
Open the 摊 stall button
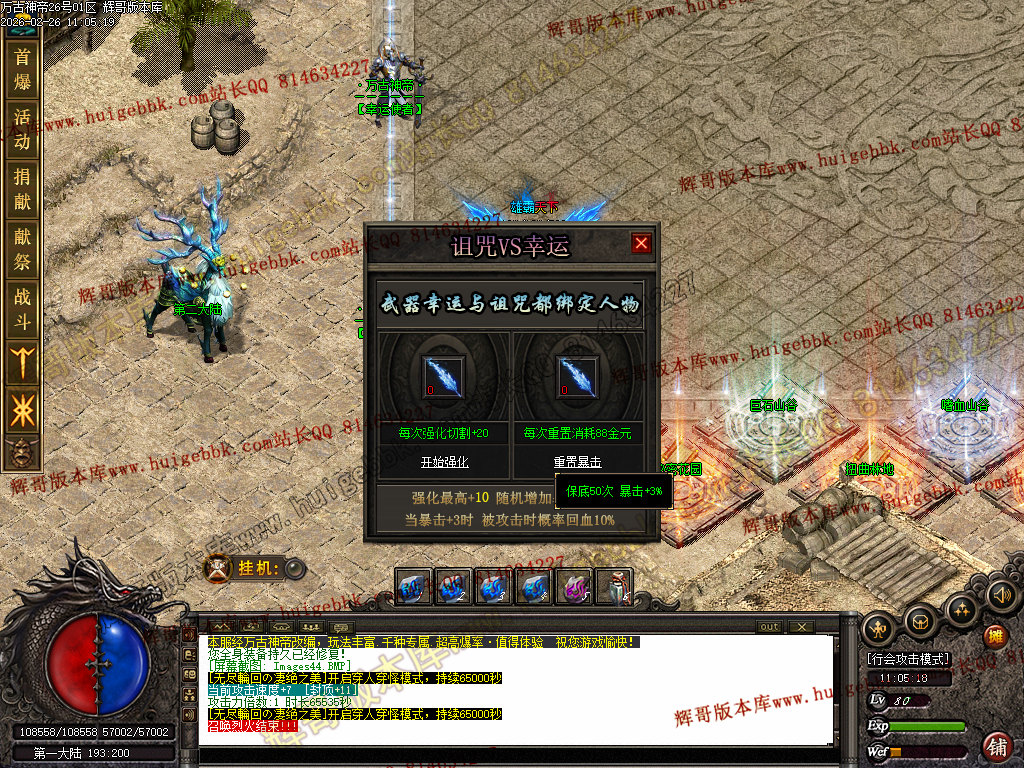pyautogui.click(x=995, y=636)
